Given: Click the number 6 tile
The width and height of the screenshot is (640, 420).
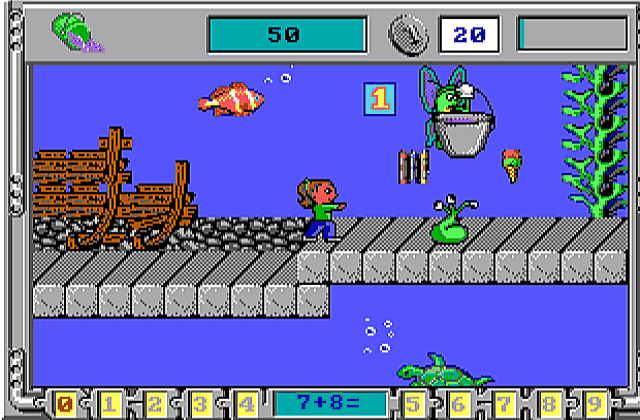Looking at the screenshot, I should 456,404.
